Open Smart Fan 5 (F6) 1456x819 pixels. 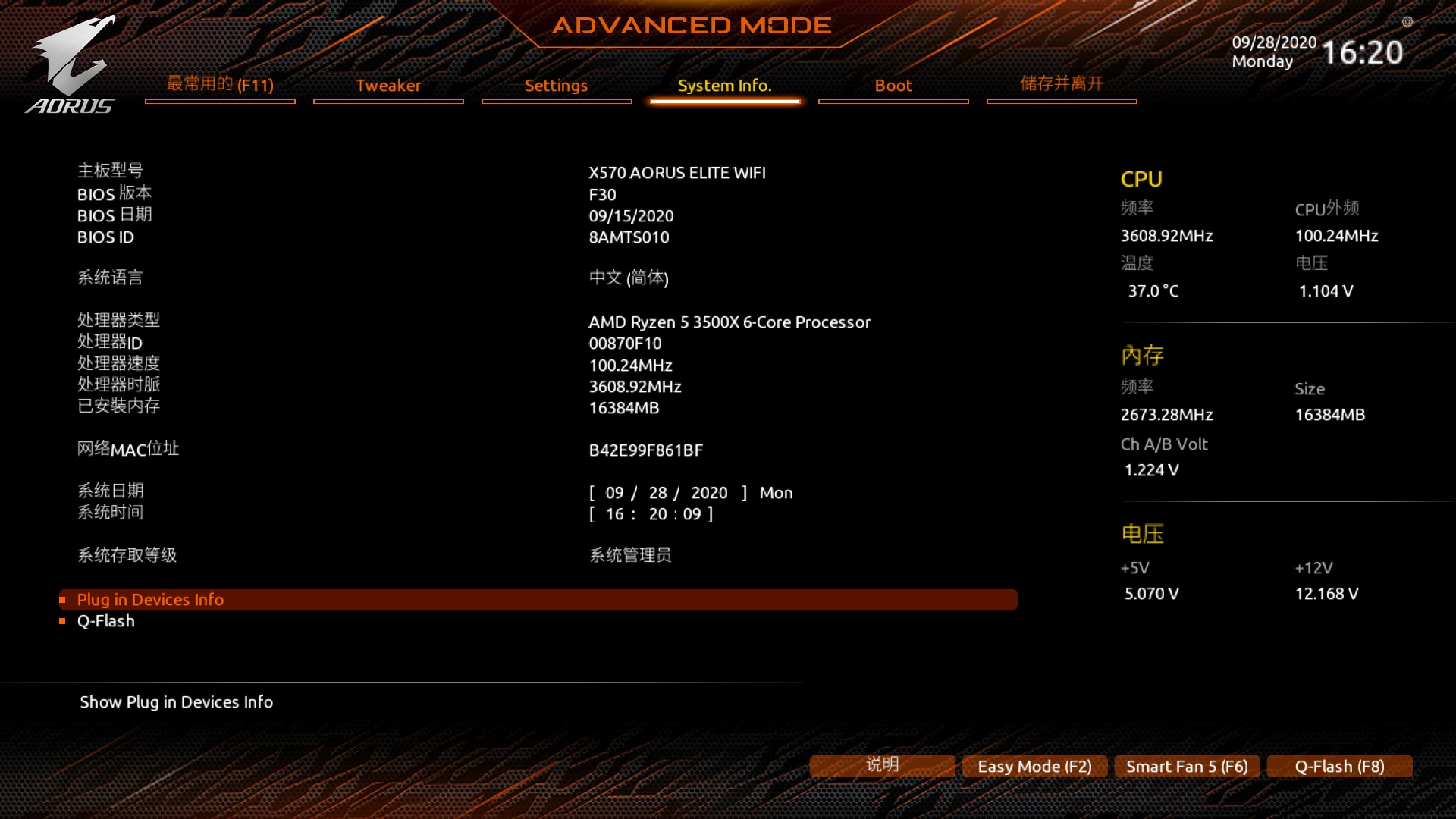click(x=1186, y=766)
